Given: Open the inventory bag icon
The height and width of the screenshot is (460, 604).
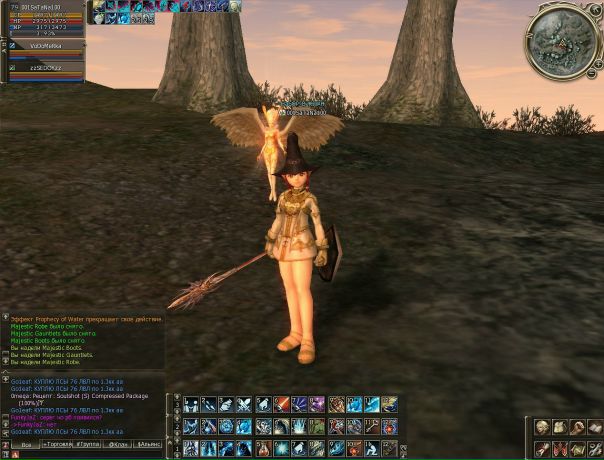Looking at the screenshot, I should [560, 428].
